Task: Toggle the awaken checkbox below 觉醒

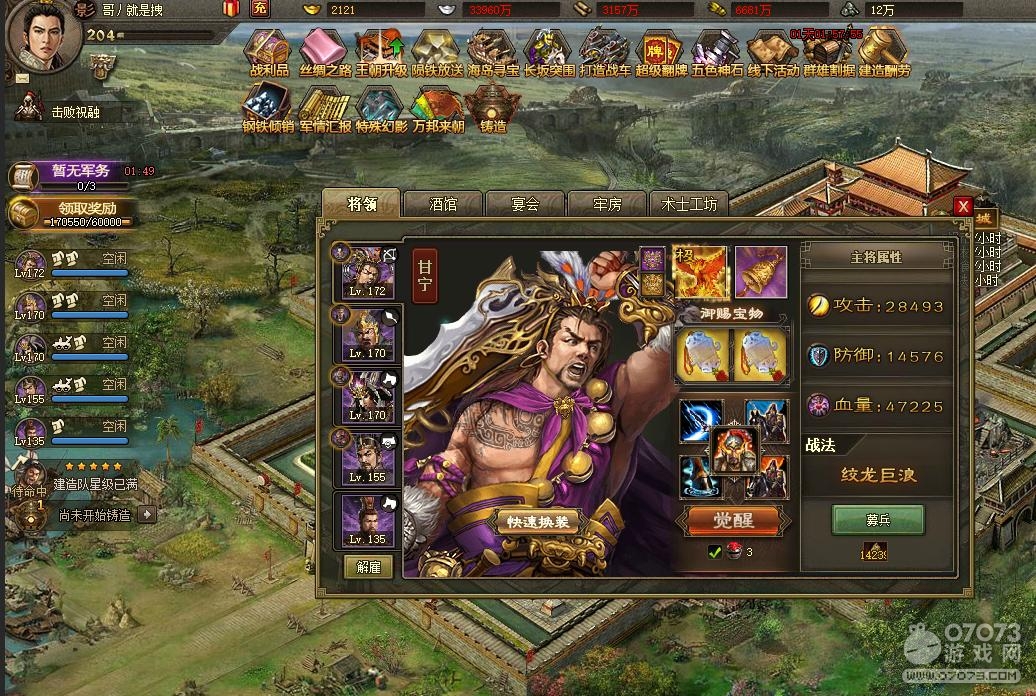Action: pos(714,551)
